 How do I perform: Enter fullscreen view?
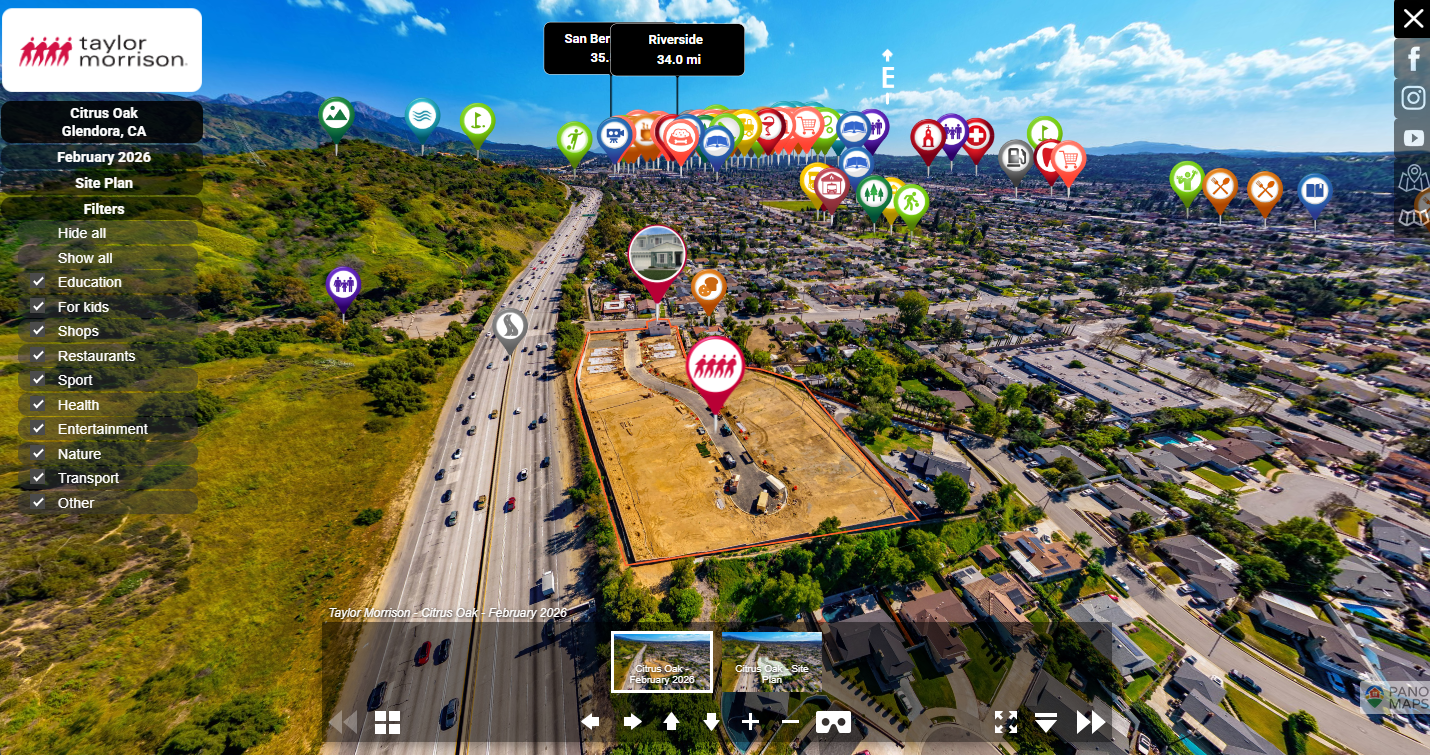point(1005,722)
